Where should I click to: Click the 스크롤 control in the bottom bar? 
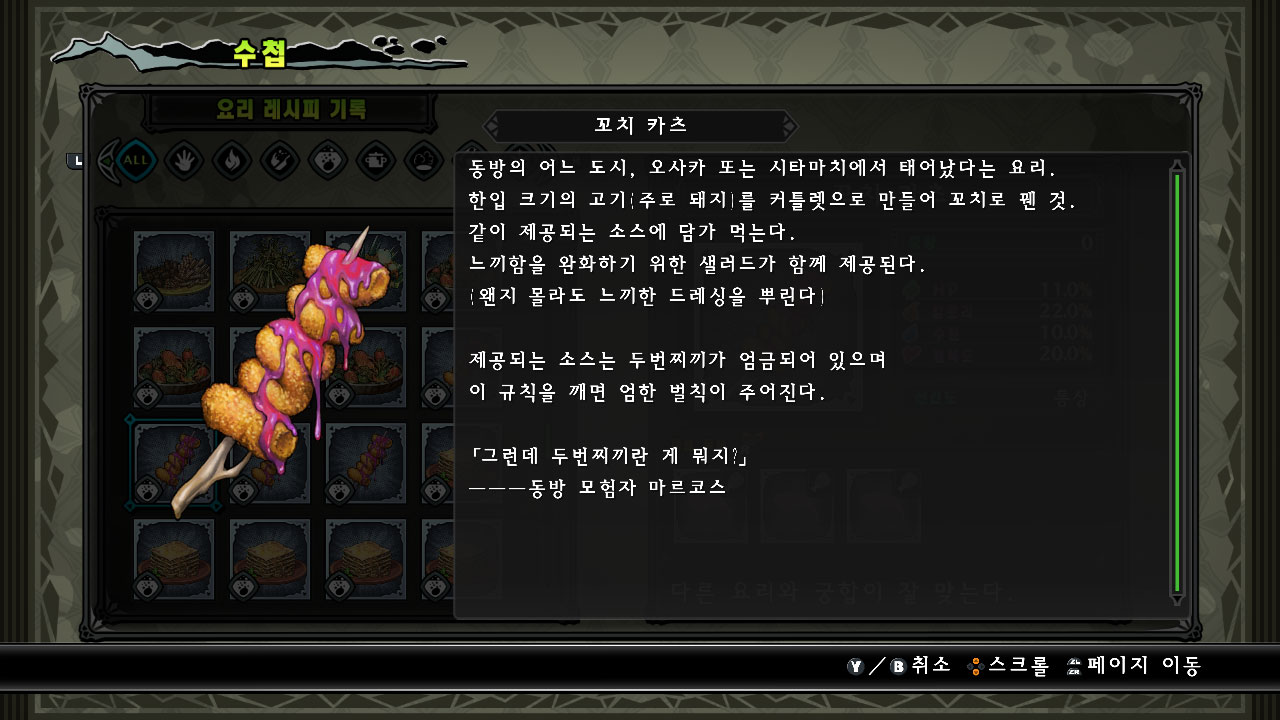pos(1010,665)
